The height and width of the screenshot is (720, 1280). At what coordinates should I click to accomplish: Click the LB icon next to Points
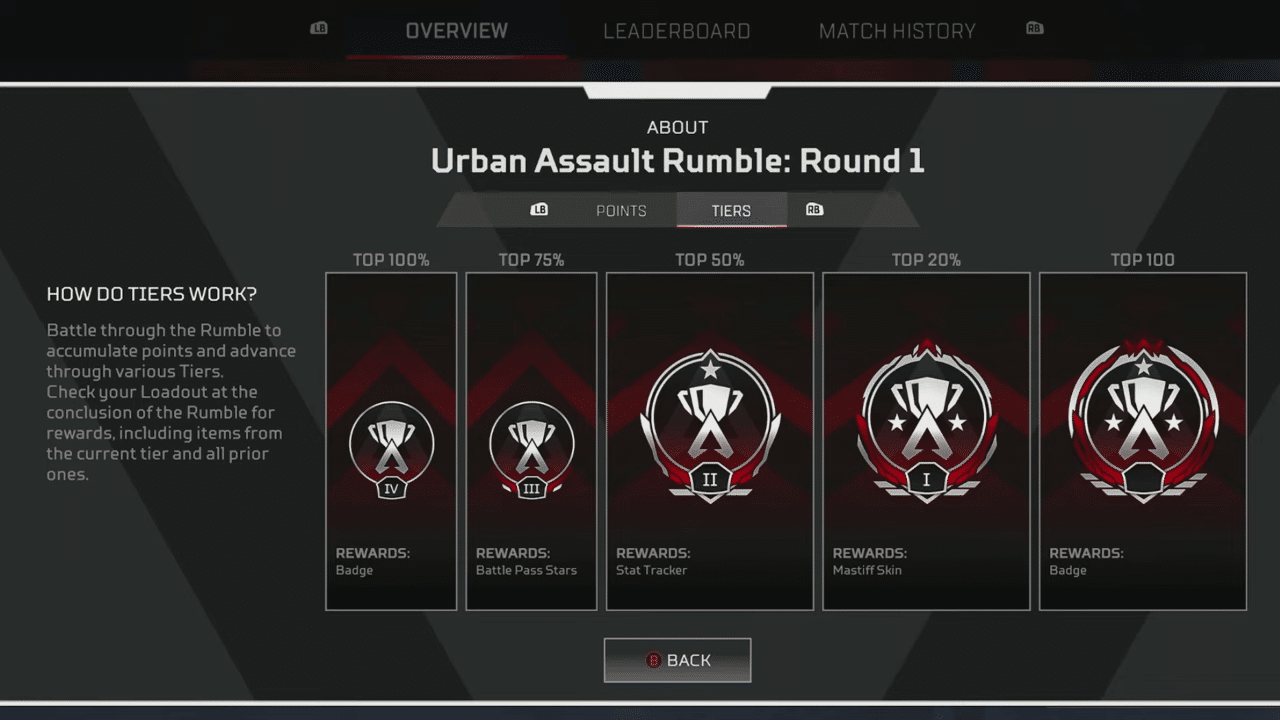click(x=540, y=210)
